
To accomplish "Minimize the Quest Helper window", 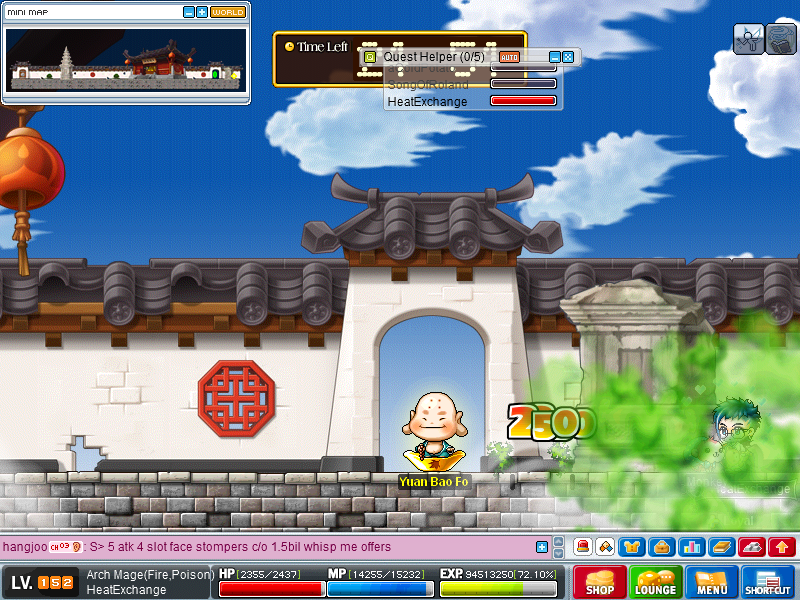I will (x=555, y=57).
